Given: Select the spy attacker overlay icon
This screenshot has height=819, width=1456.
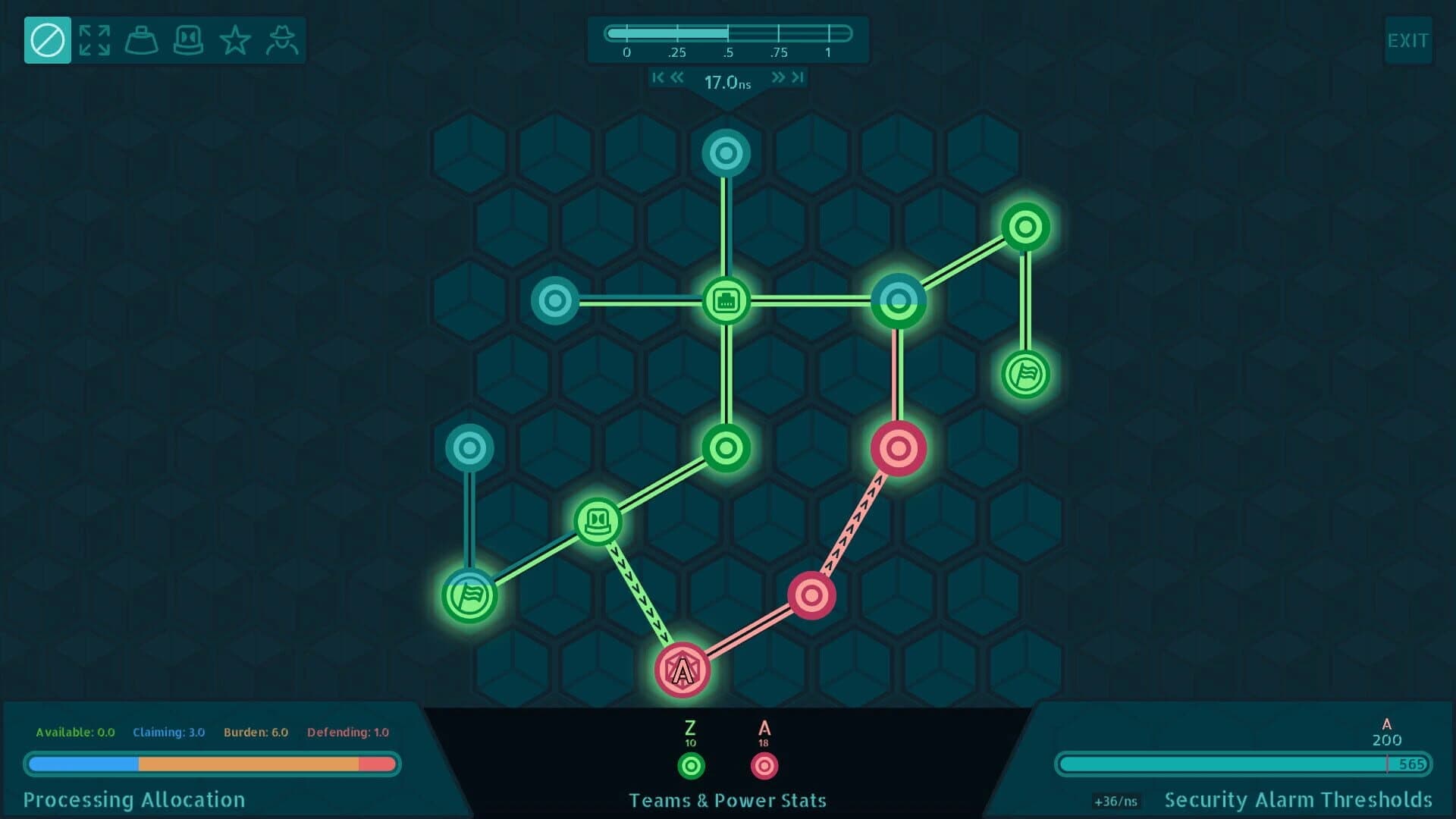Looking at the screenshot, I should coord(283,39).
